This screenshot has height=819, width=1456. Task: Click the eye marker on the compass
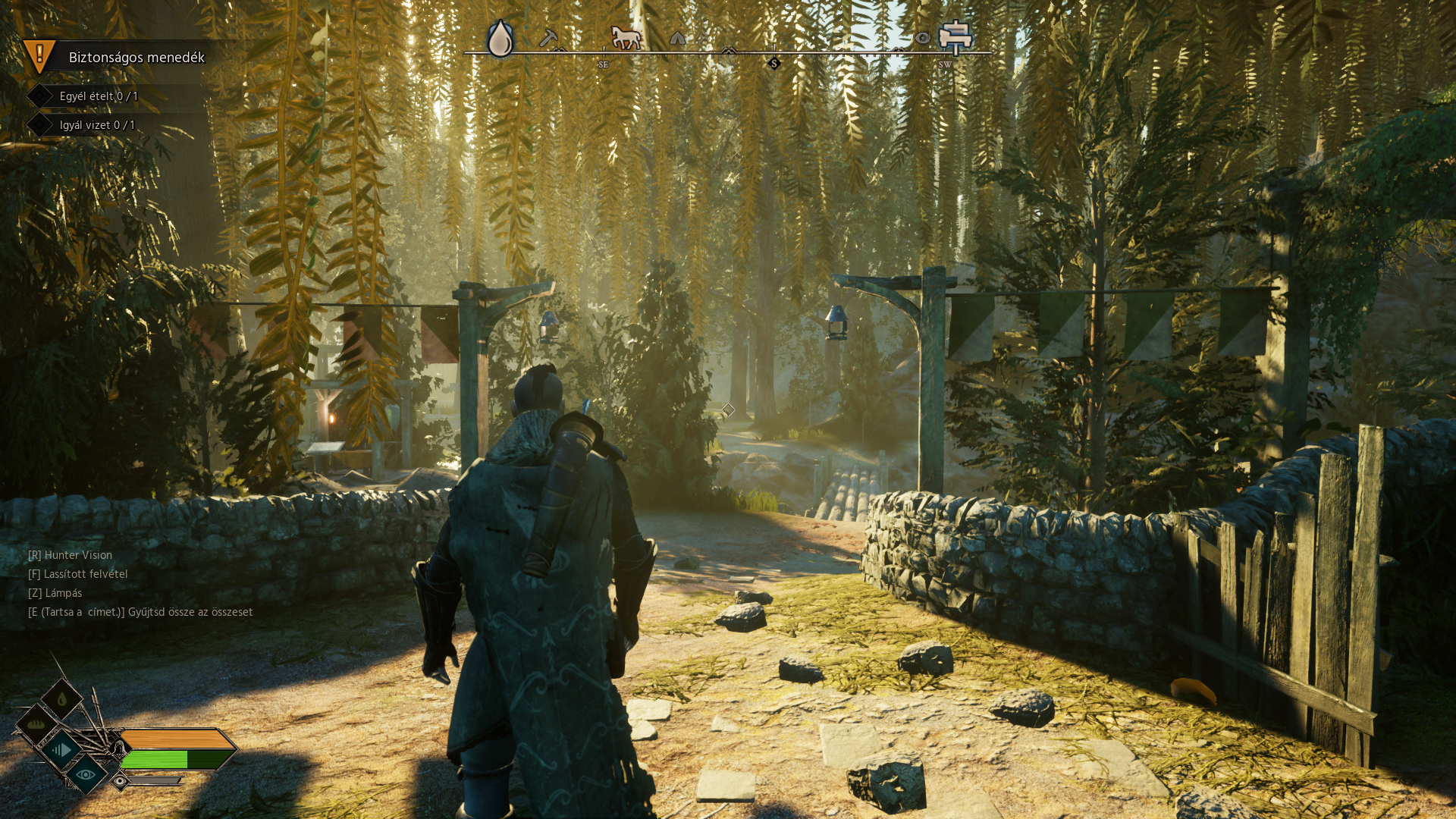922,38
